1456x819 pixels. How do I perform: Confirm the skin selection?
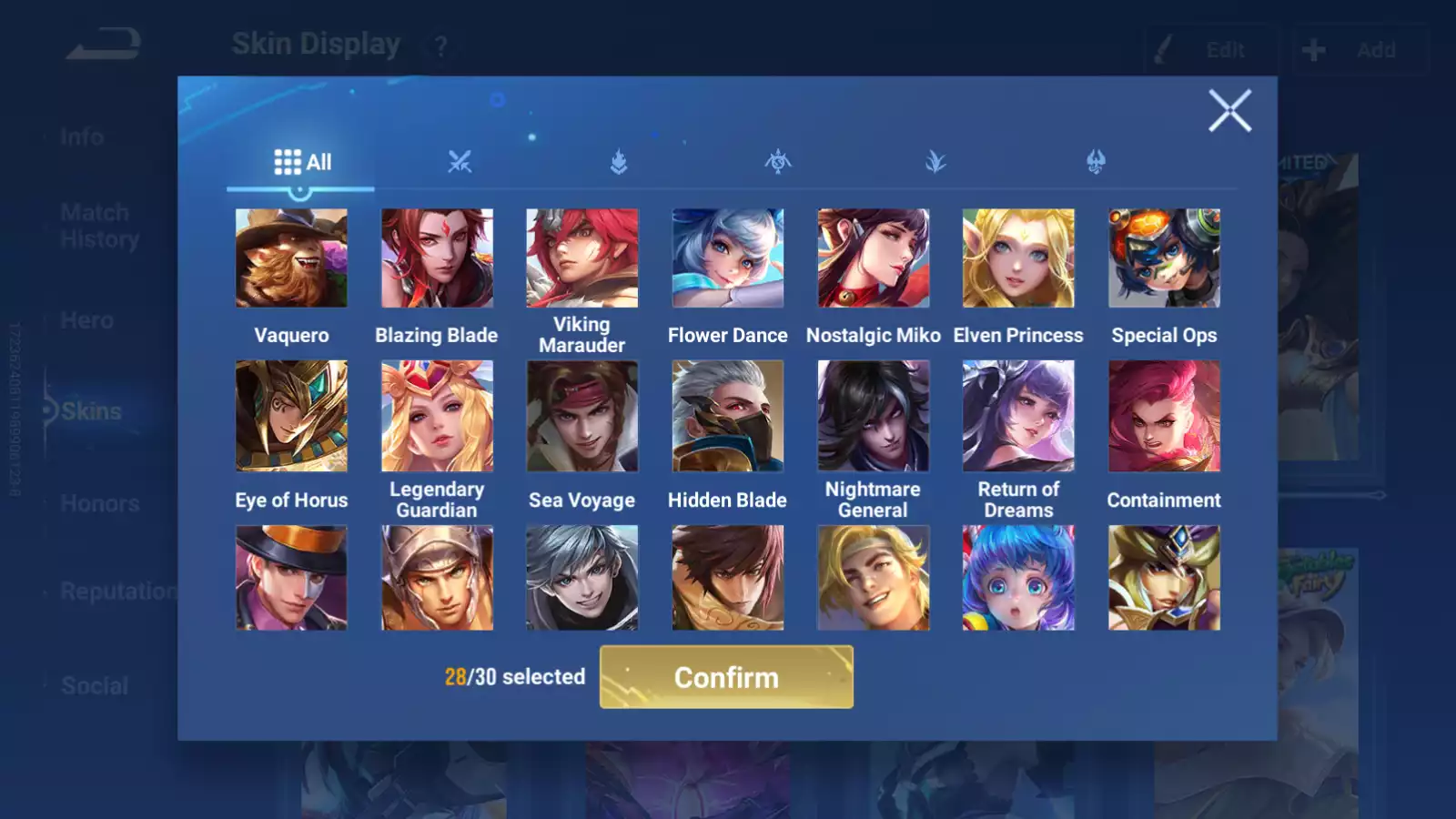tap(726, 677)
